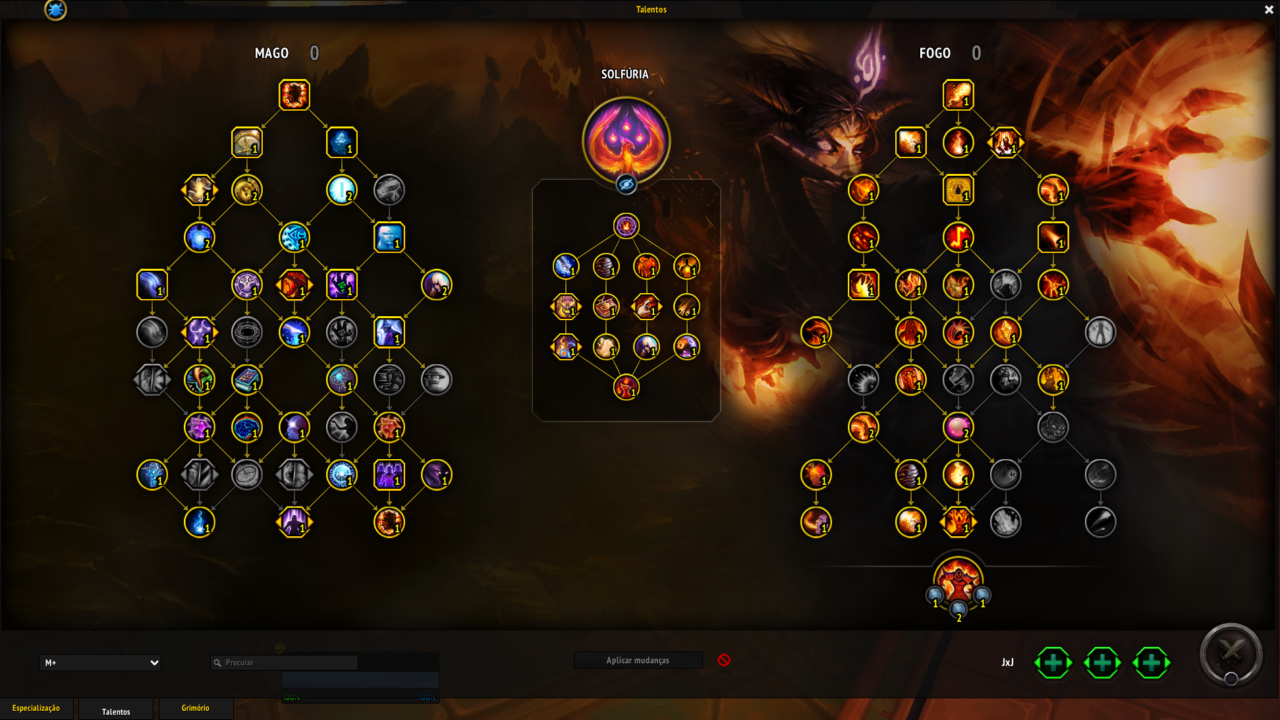Switch to the Especialização tab
The height and width of the screenshot is (720, 1280).
click(x=36, y=708)
